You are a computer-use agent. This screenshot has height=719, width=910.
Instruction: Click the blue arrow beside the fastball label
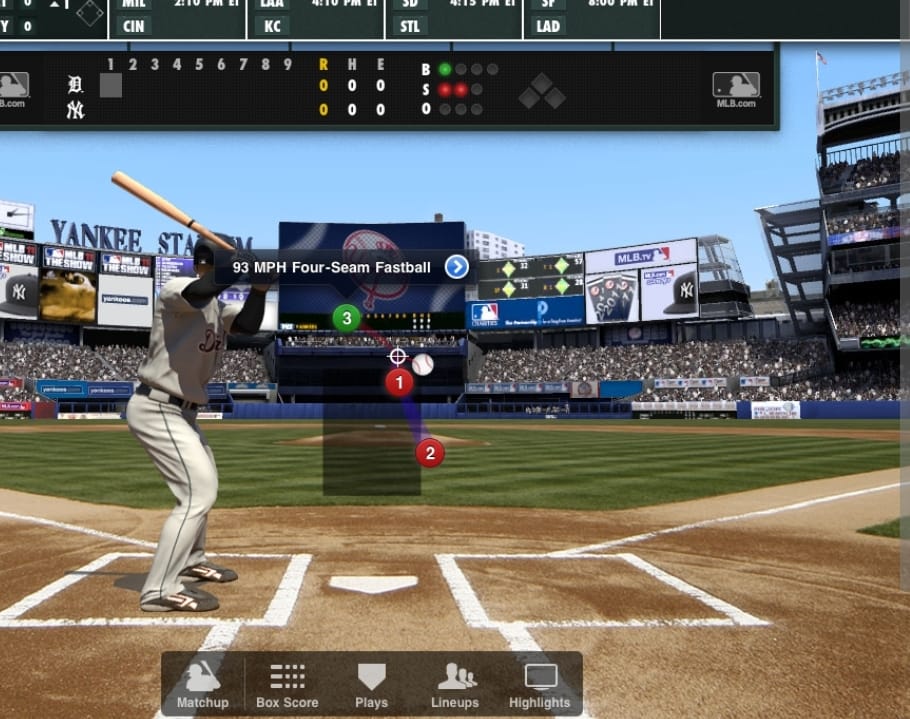point(456,267)
